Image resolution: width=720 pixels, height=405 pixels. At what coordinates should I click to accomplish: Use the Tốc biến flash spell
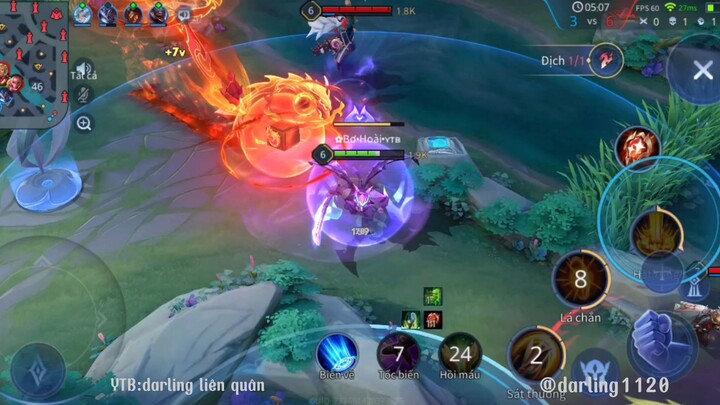pyautogui.click(x=398, y=352)
